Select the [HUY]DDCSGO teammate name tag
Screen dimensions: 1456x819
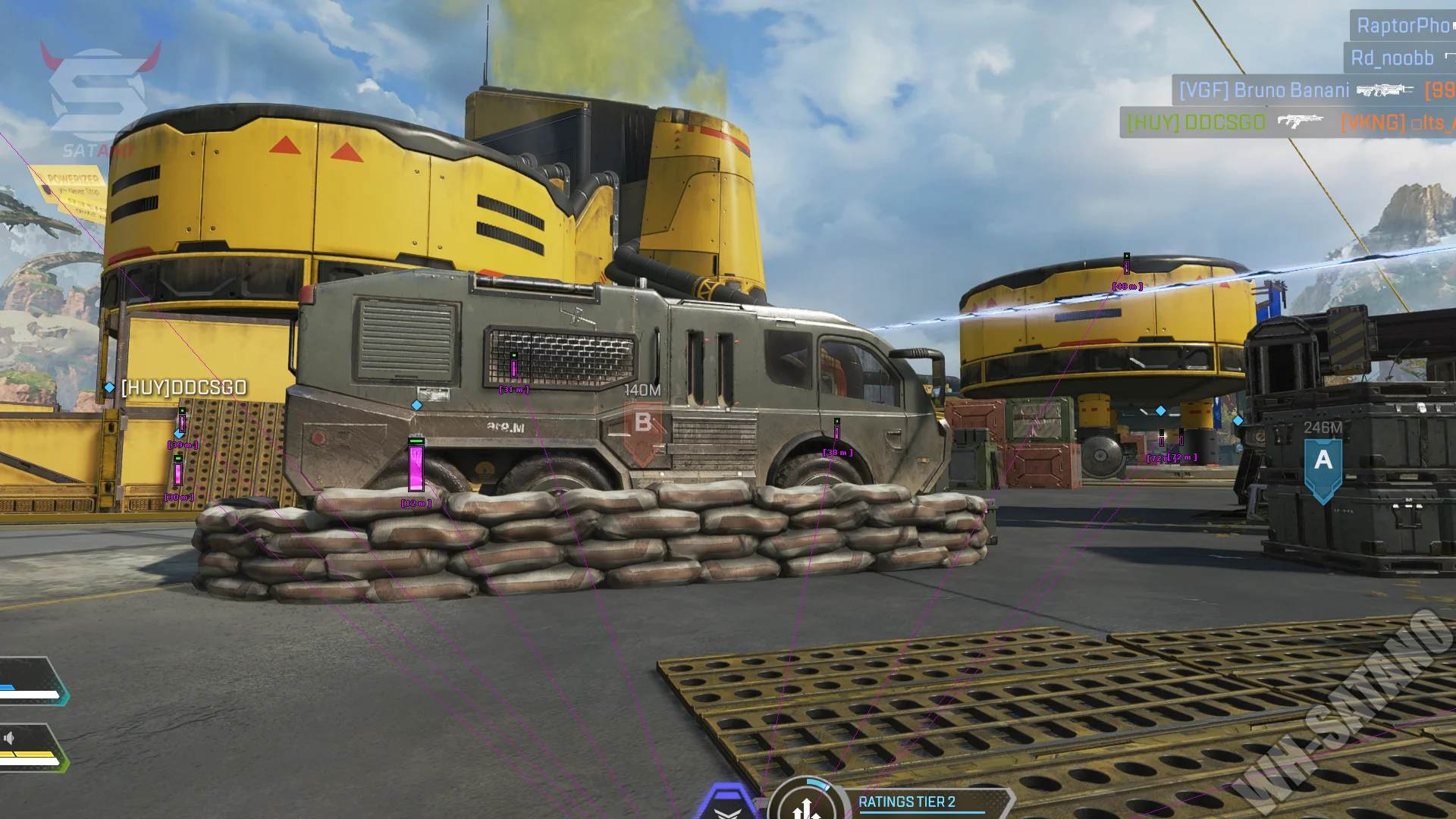coord(183,388)
